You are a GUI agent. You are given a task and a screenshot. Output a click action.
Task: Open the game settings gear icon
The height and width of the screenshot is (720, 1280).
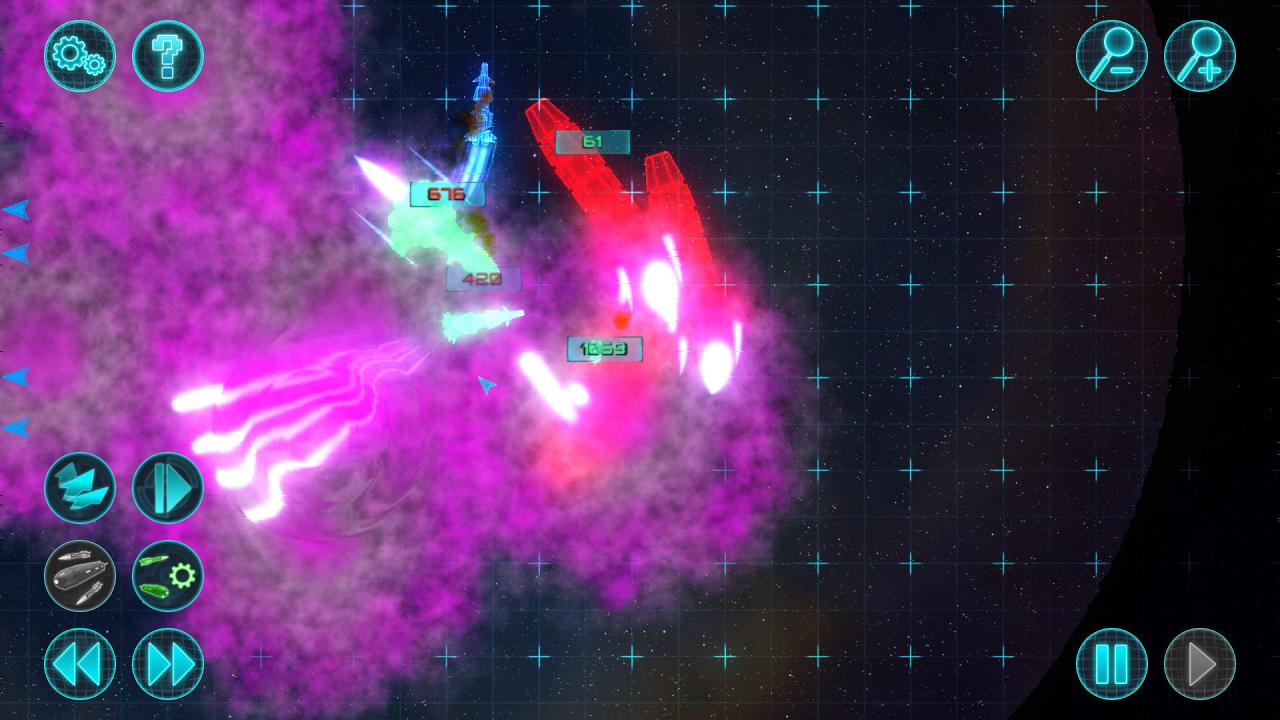pyautogui.click(x=79, y=56)
